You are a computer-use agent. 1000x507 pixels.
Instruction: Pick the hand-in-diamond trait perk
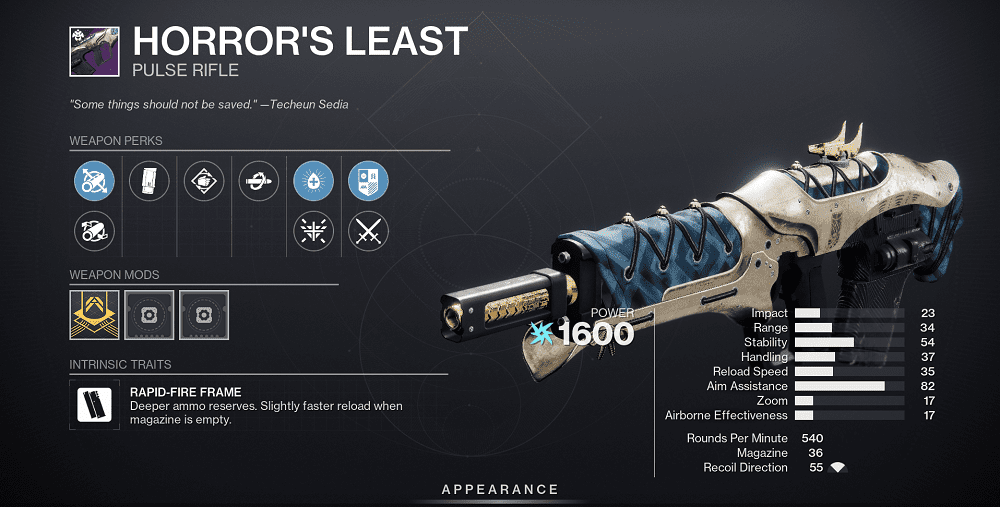(204, 181)
